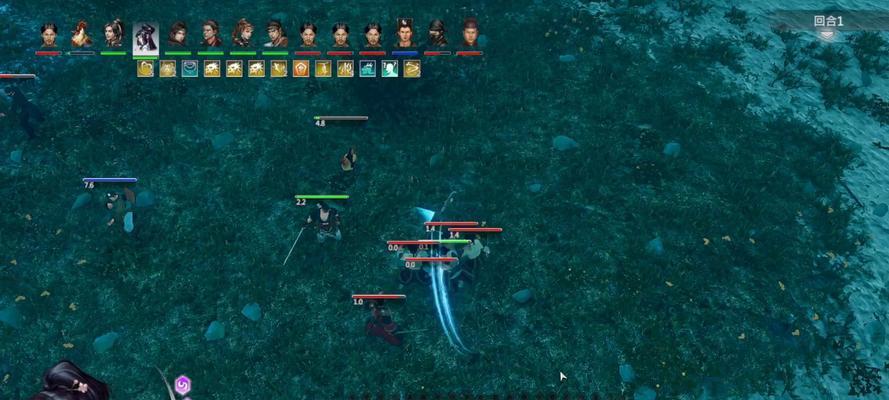Open the dark-haired character portrait at bottom-left

pos(70,383)
